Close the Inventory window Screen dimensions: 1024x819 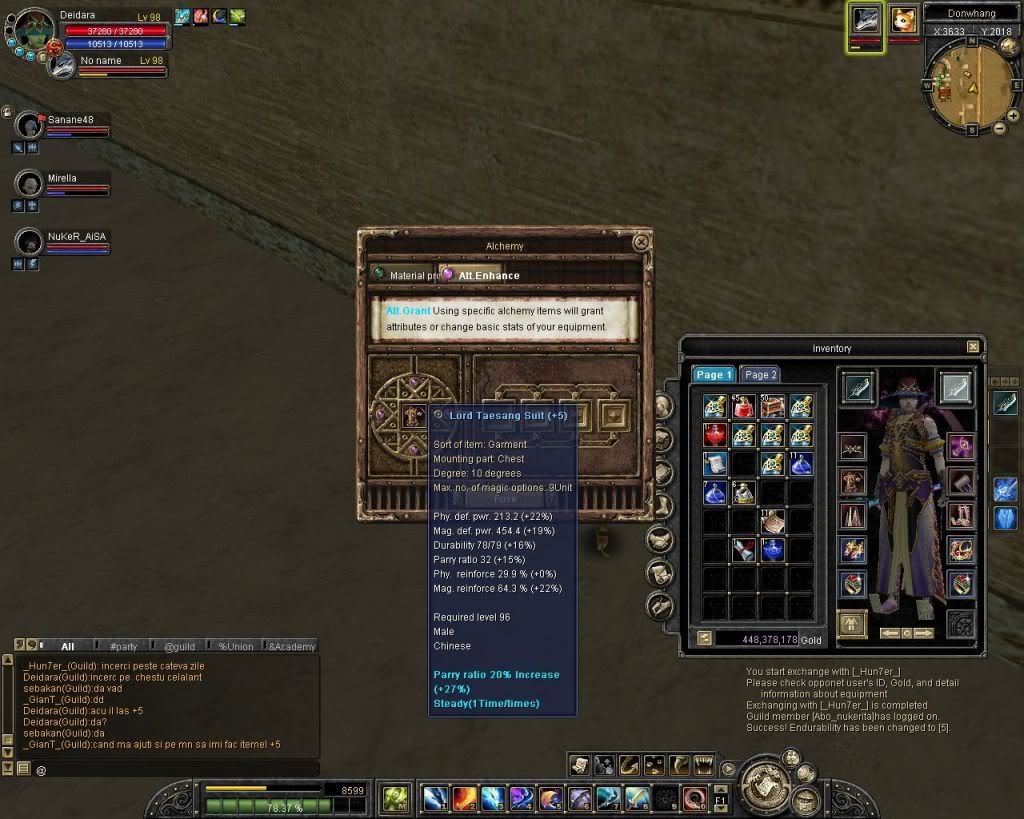[973, 347]
